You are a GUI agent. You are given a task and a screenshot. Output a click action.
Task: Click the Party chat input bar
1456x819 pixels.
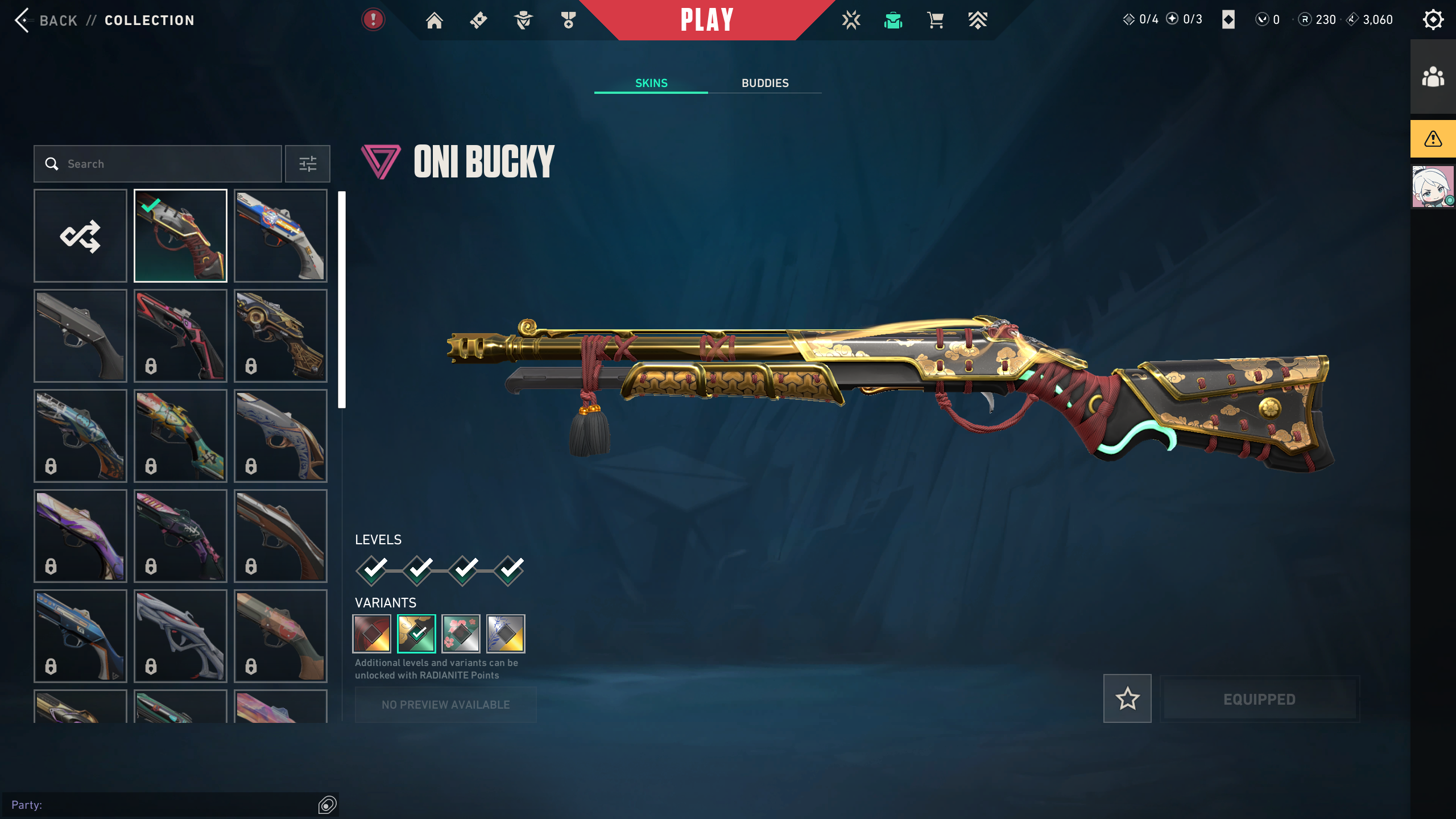coord(162,805)
